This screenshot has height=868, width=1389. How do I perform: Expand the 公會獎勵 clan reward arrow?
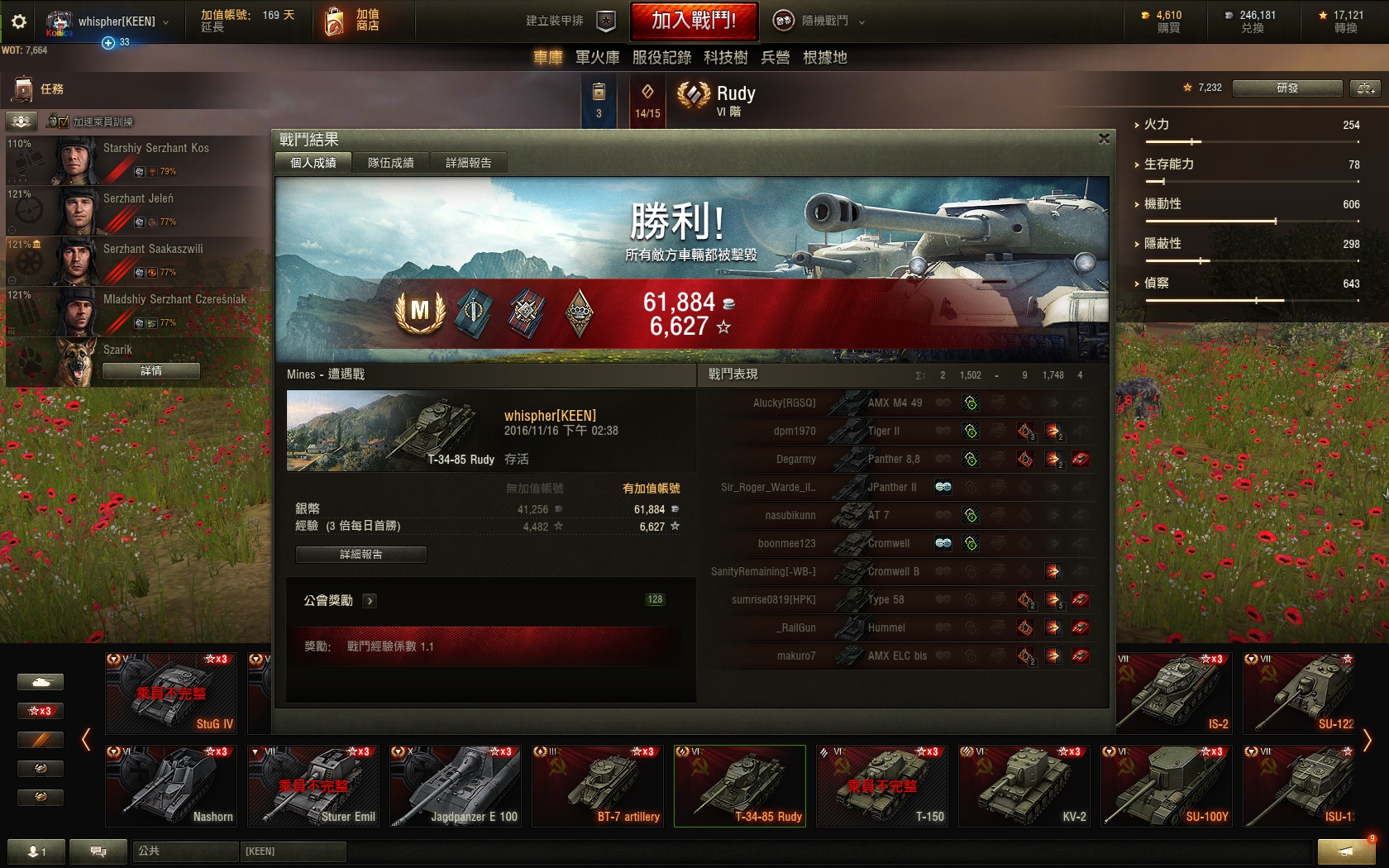click(370, 601)
